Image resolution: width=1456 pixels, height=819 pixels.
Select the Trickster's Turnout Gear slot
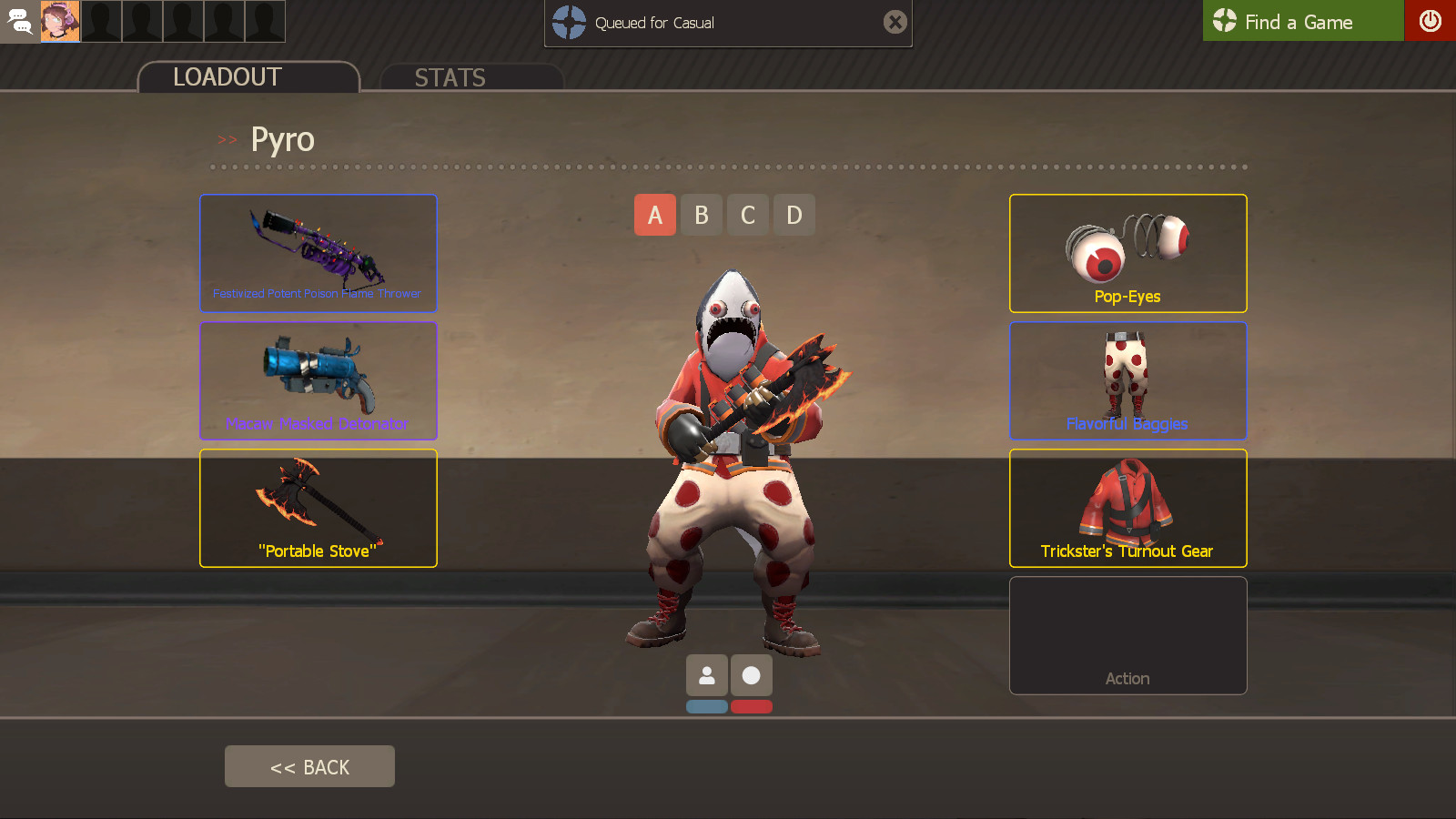point(1127,508)
